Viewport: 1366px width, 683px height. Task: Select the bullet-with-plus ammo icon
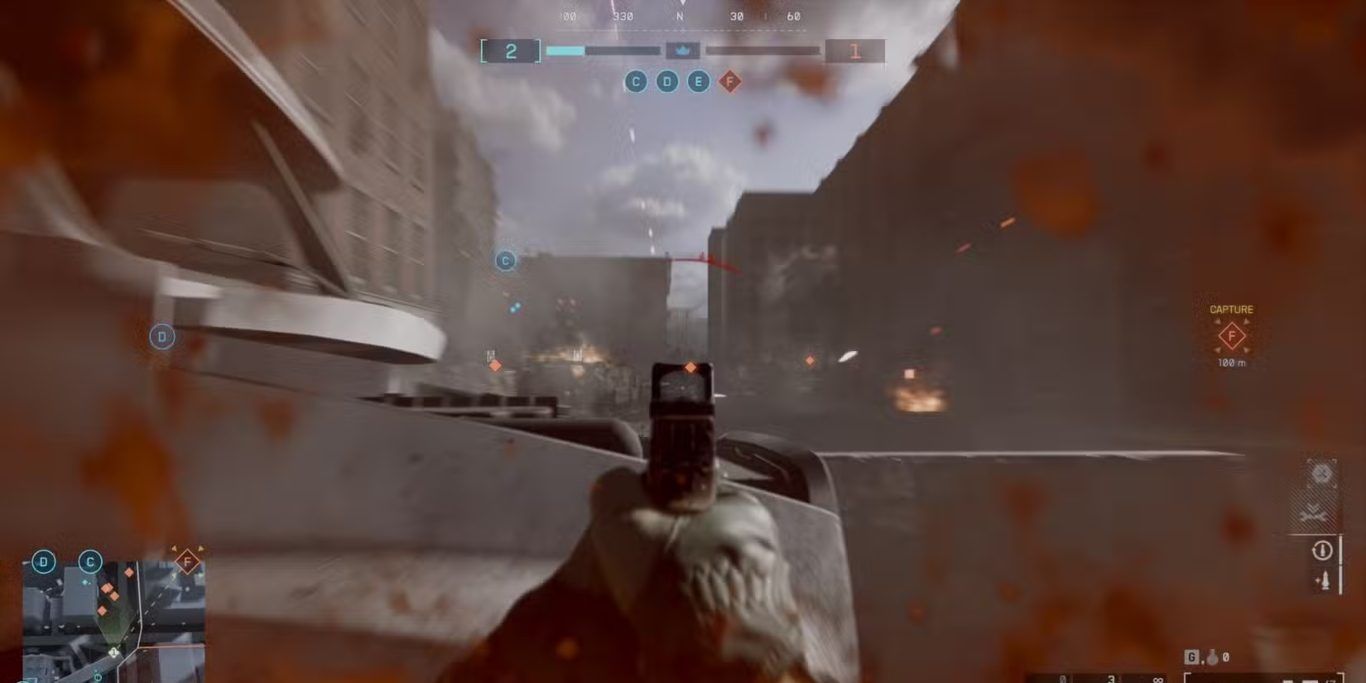click(x=1323, y=580)
